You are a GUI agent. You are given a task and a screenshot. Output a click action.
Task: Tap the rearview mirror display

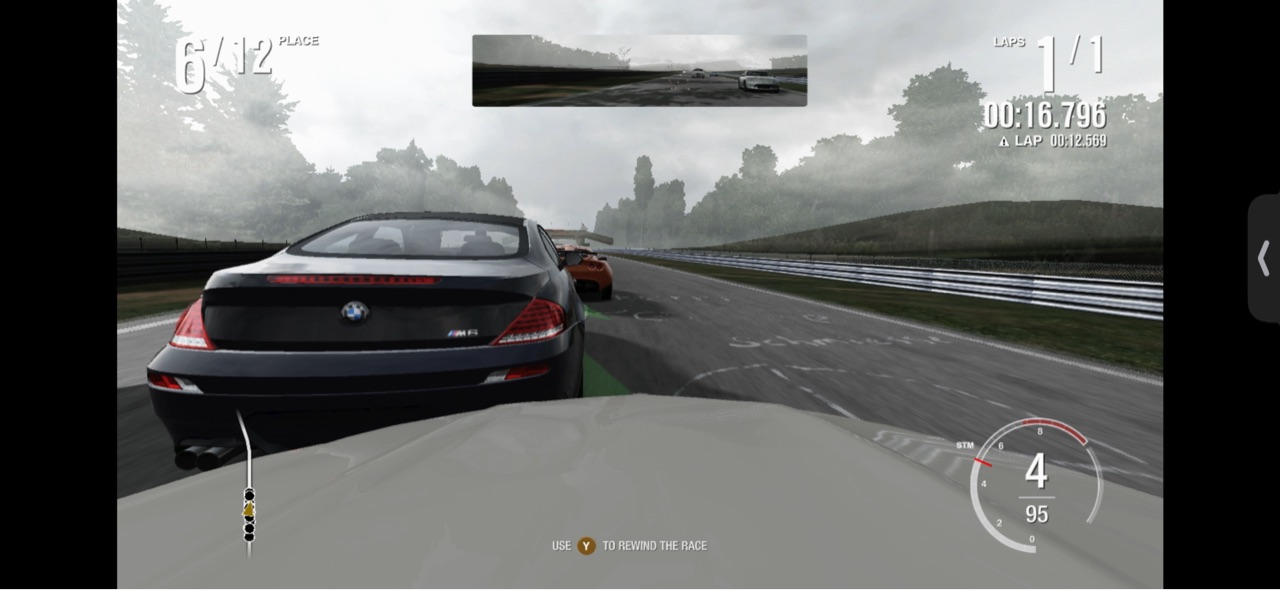click(639, 70)
